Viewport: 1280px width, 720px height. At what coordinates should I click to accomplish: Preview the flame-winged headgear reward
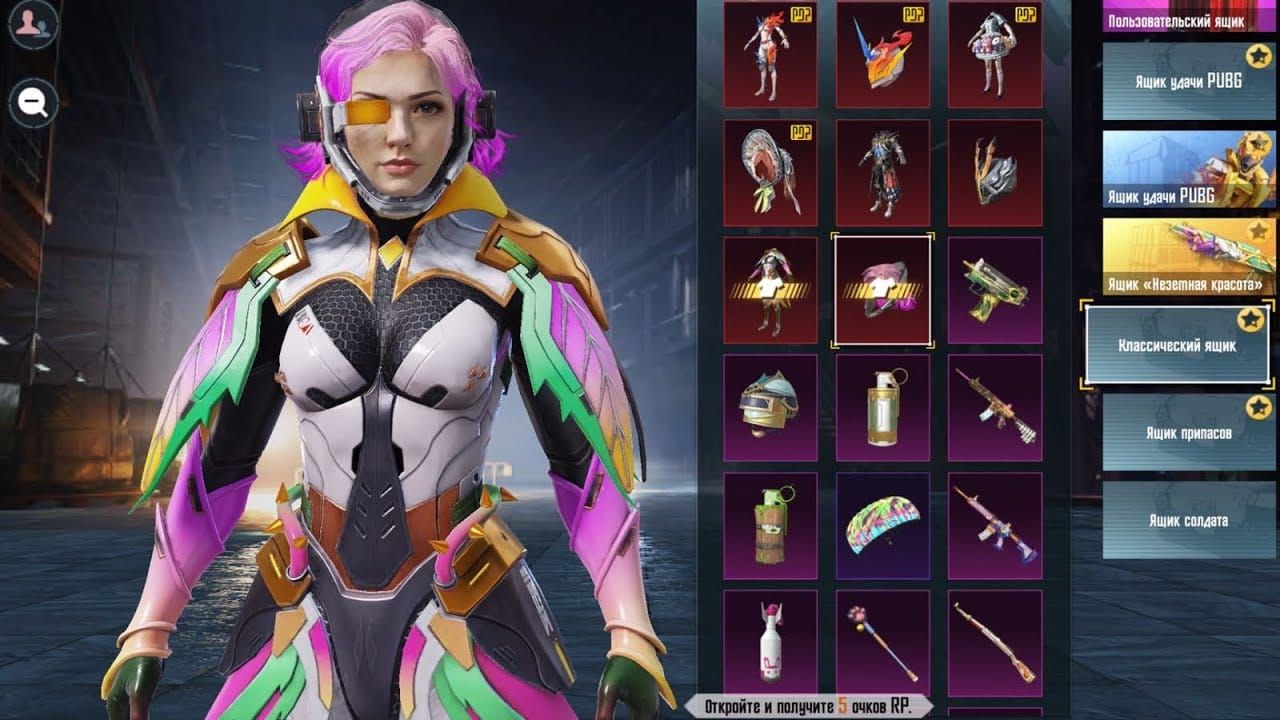882,54
